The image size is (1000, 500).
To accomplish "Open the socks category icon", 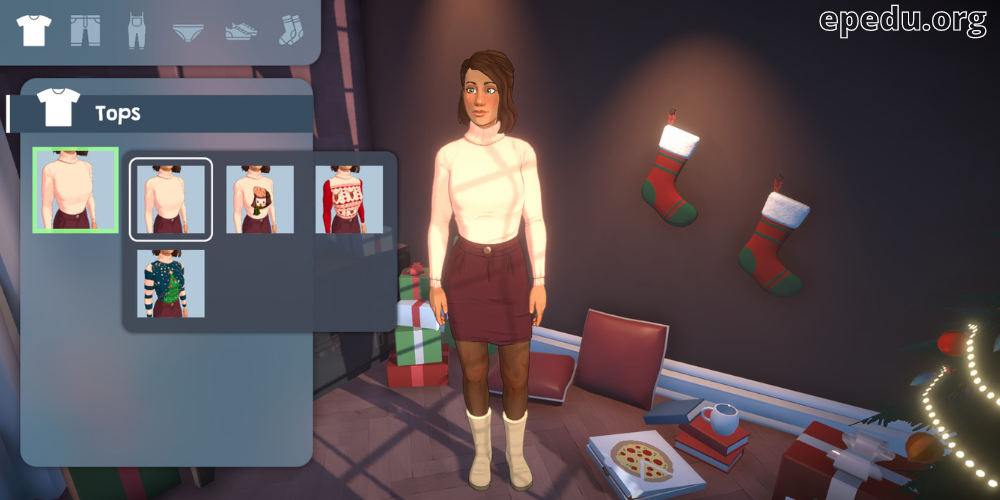I will [x=291, y=30].
